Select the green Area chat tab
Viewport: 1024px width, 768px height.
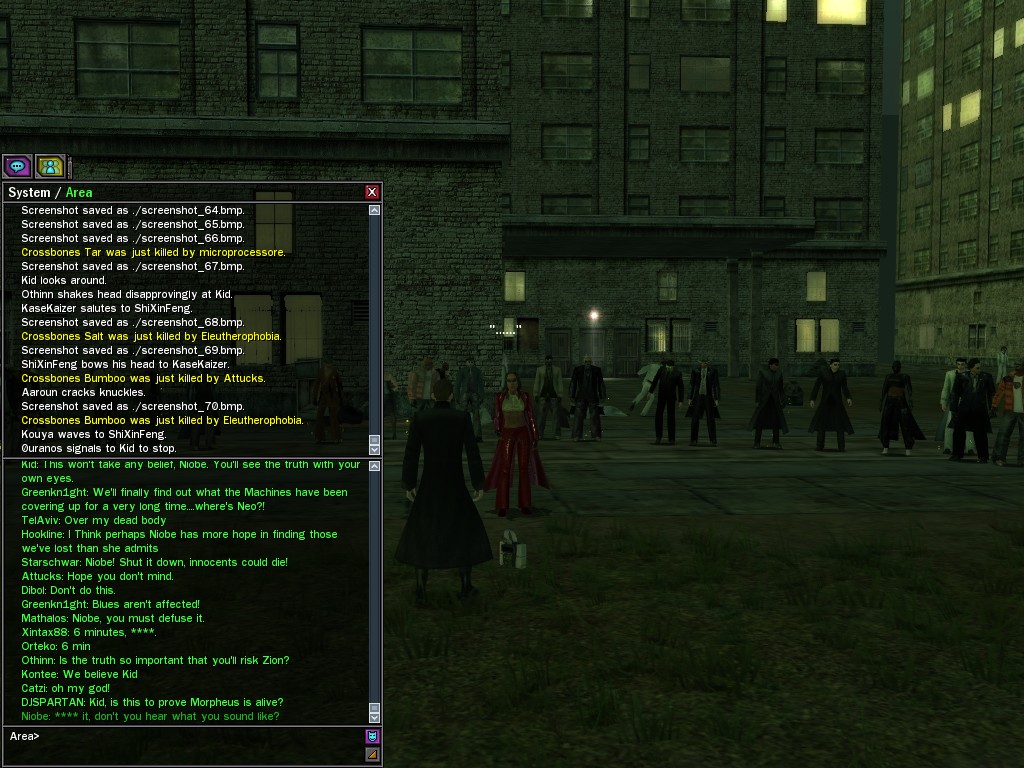tap(79, 193)
